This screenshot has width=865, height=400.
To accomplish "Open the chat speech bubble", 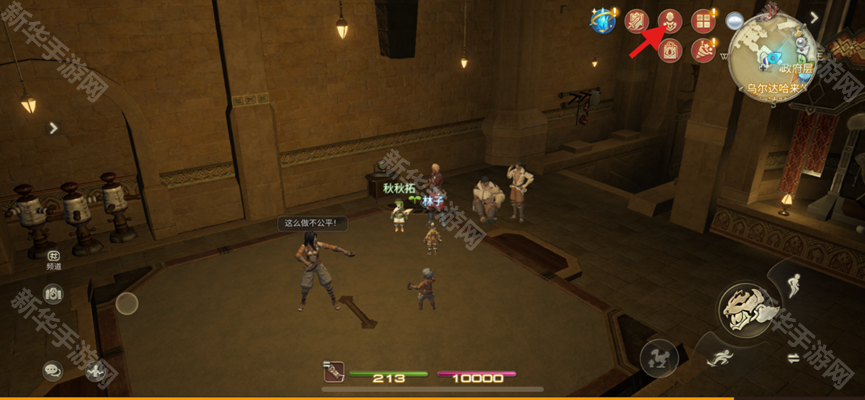I will (53, 370).
